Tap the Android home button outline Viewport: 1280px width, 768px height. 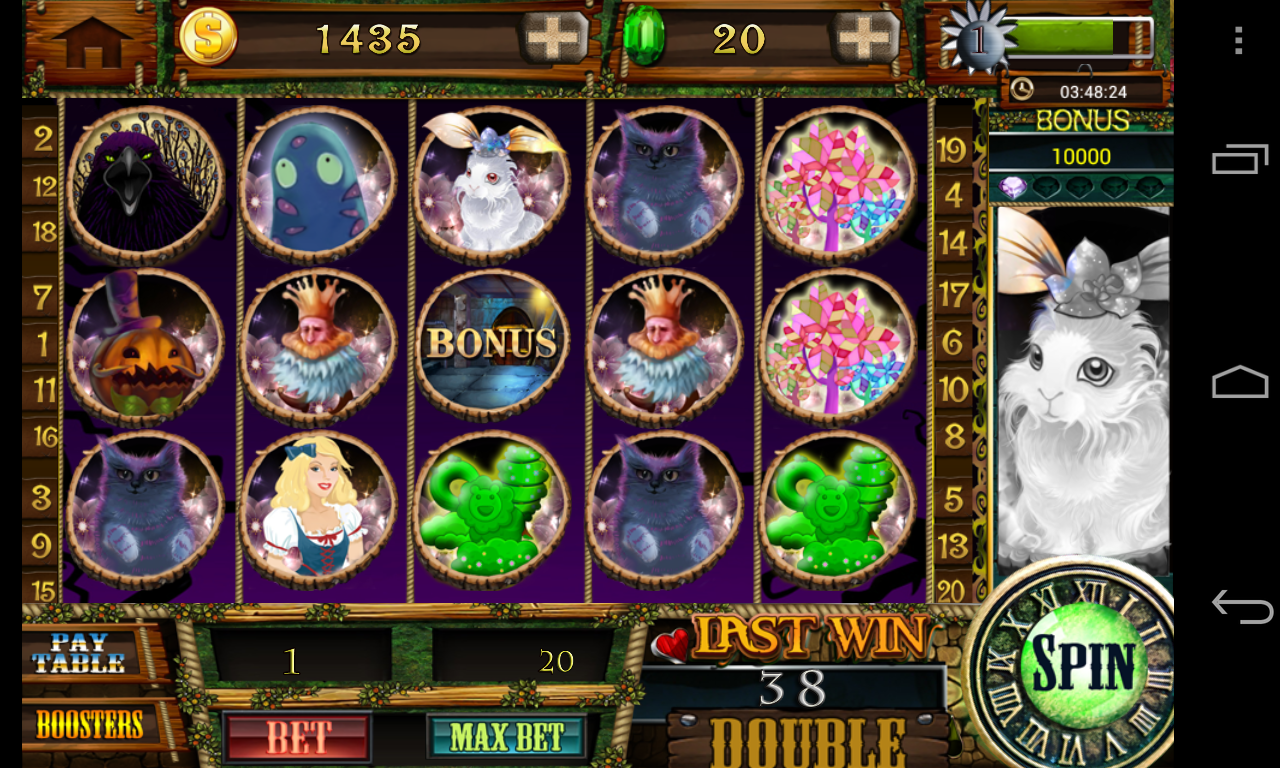(x=1240, y=382)
